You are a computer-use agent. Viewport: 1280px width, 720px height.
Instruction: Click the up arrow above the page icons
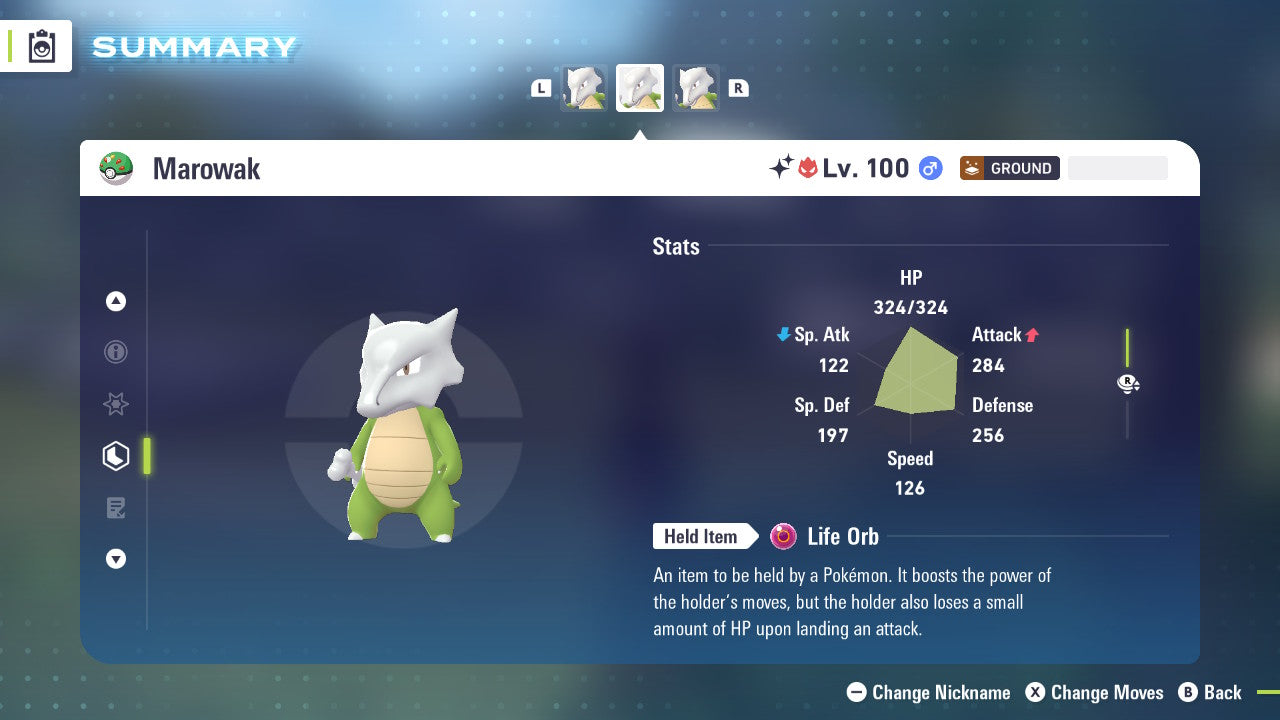[116, 301]
